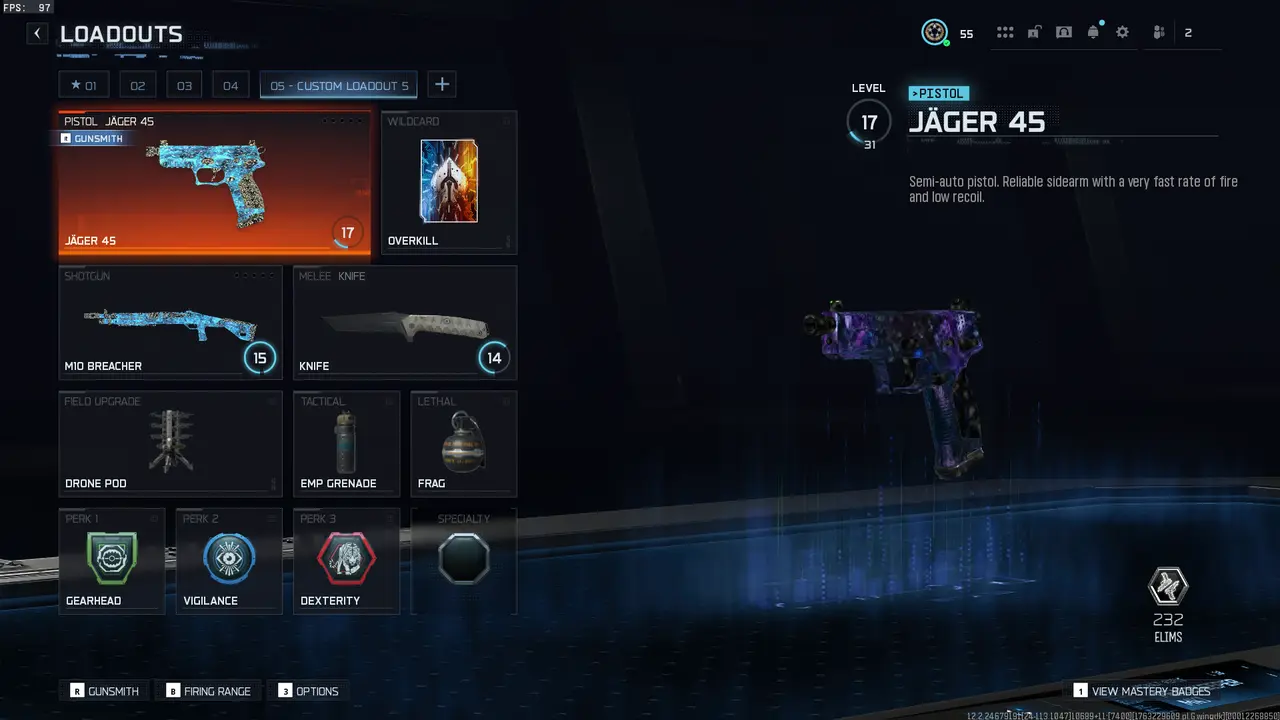Select the OVERKILL wildcard thumbnail
The image size is (1280, 720).
(x=448, y=182)
